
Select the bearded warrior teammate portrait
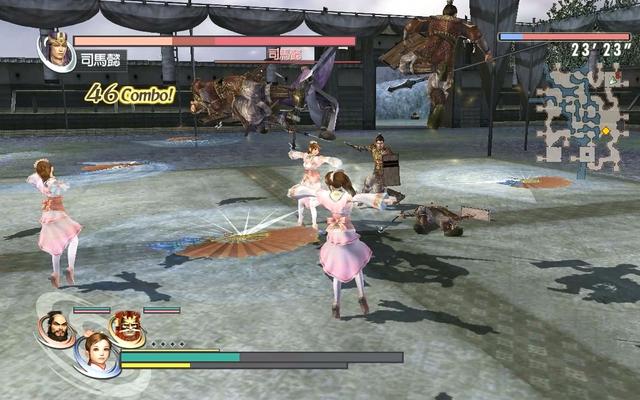(x=54, y=327)
